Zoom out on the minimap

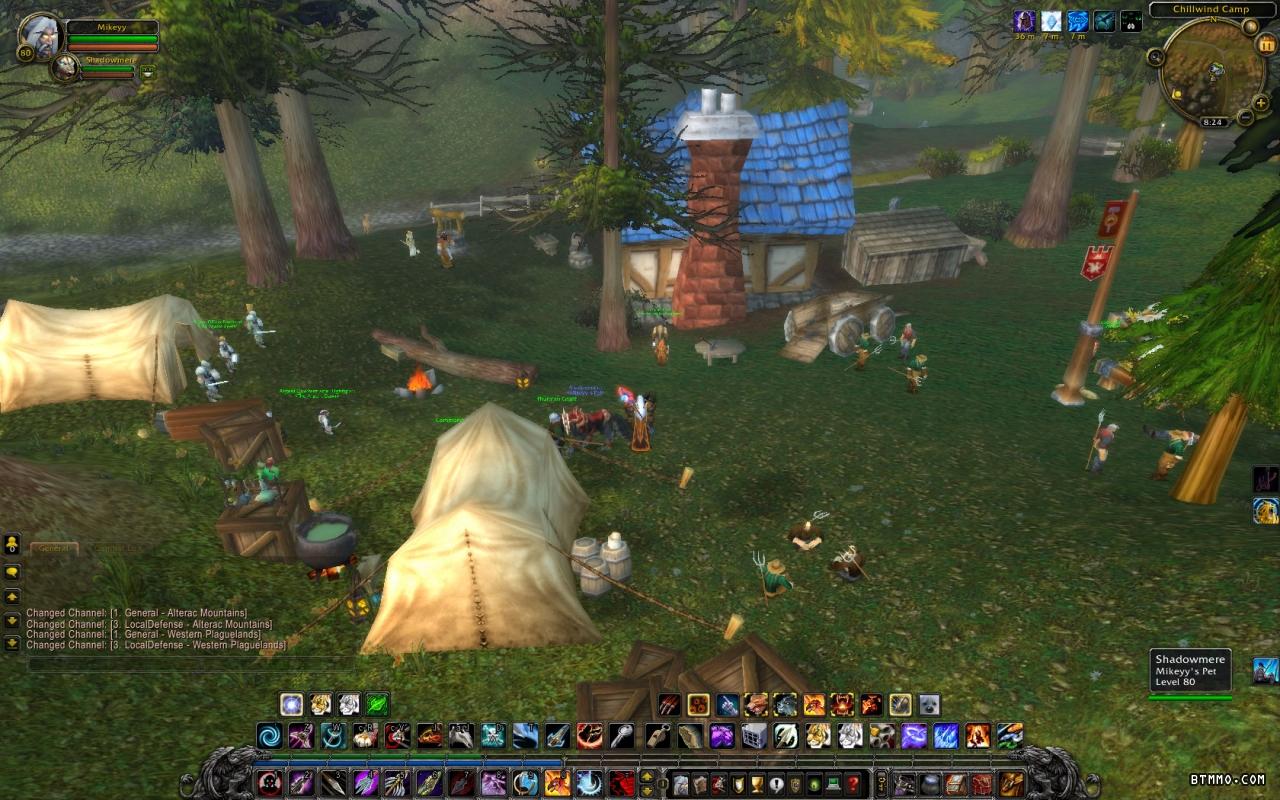click(1246, 118)
